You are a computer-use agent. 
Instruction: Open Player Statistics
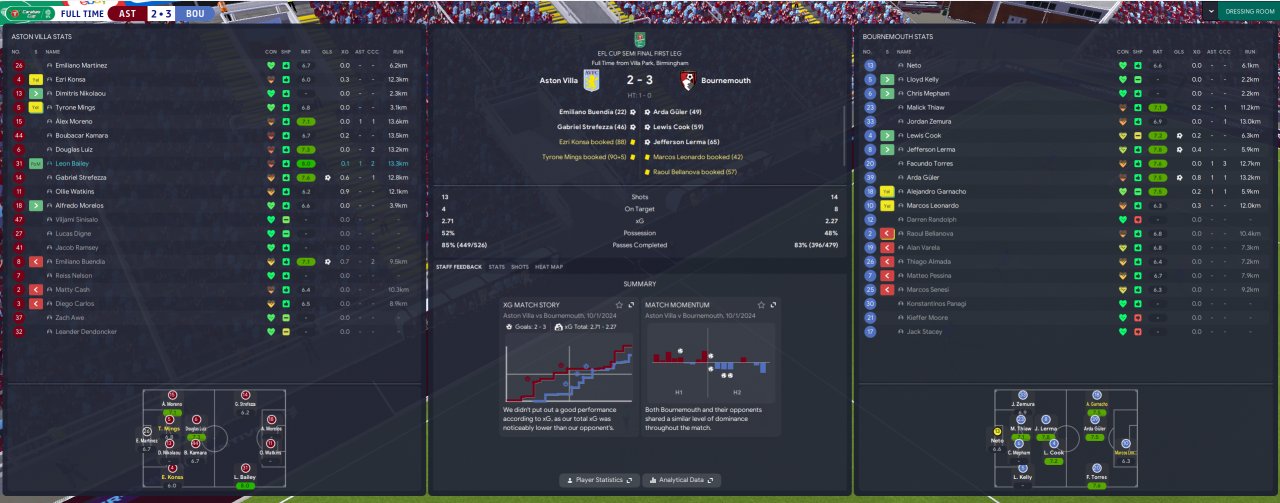click(598, 480)
